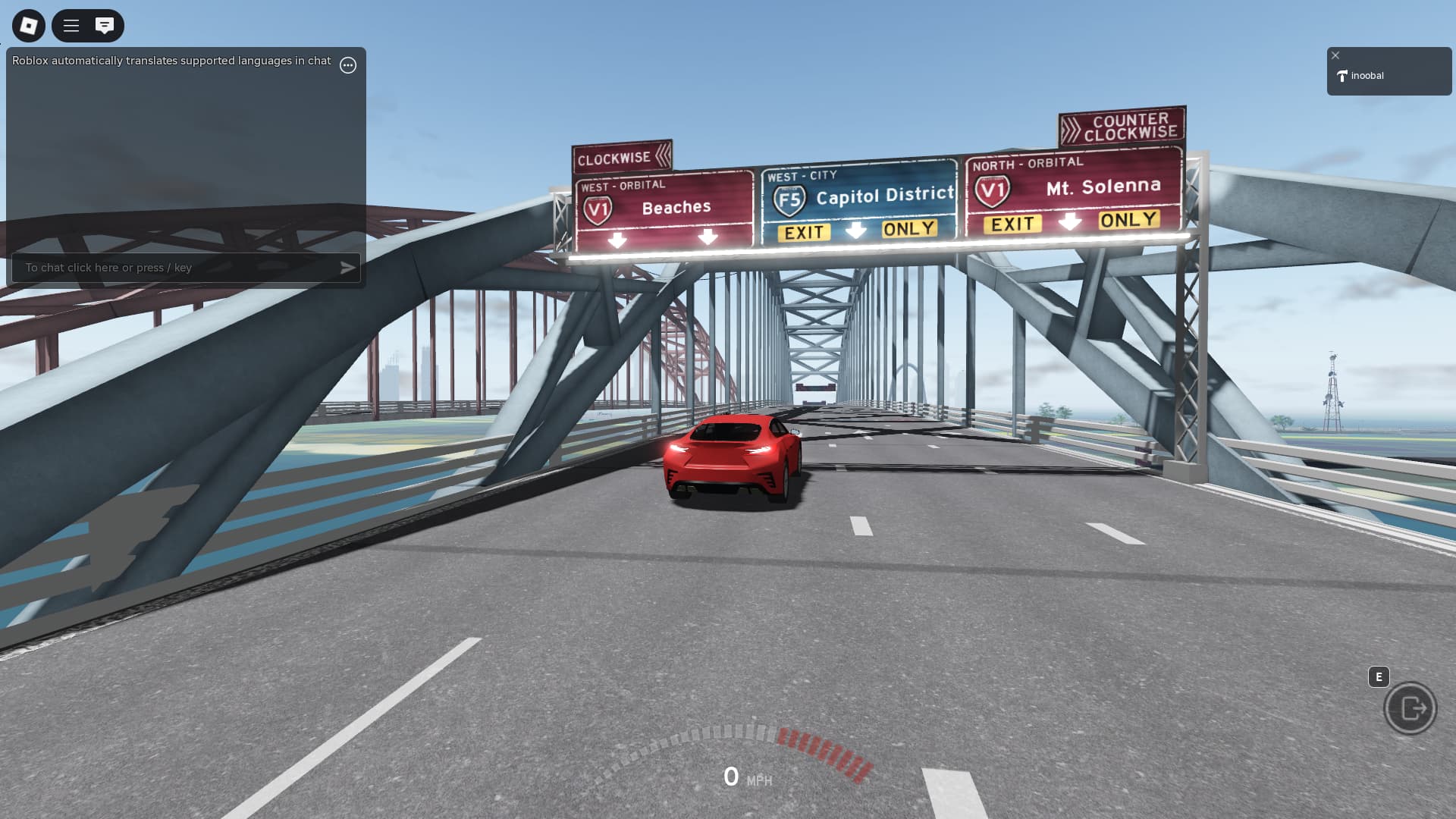Open the hamburger list menu
This screenshot has width=1456, height=819.
[71, 26]
